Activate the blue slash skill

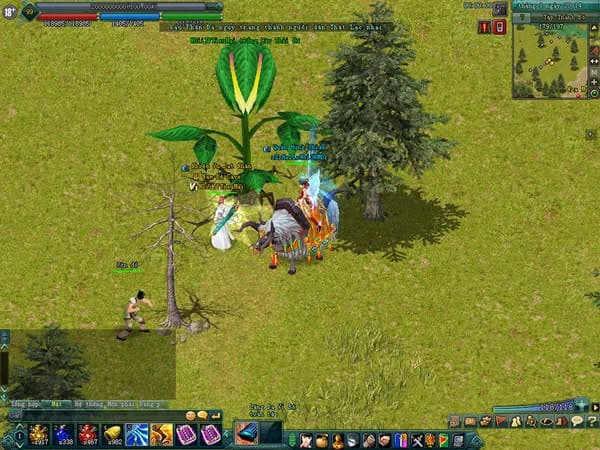(137, 435)
